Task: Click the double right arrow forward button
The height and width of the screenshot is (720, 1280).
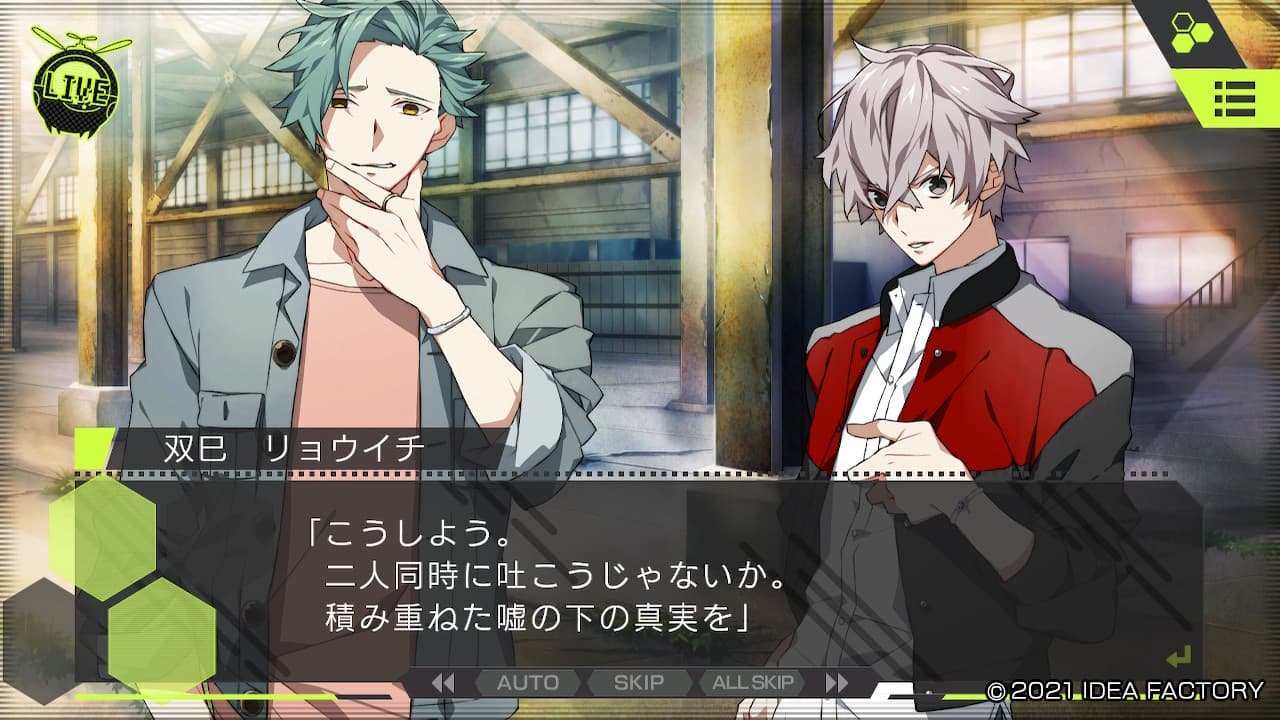Action: click(x=837, y=683)
